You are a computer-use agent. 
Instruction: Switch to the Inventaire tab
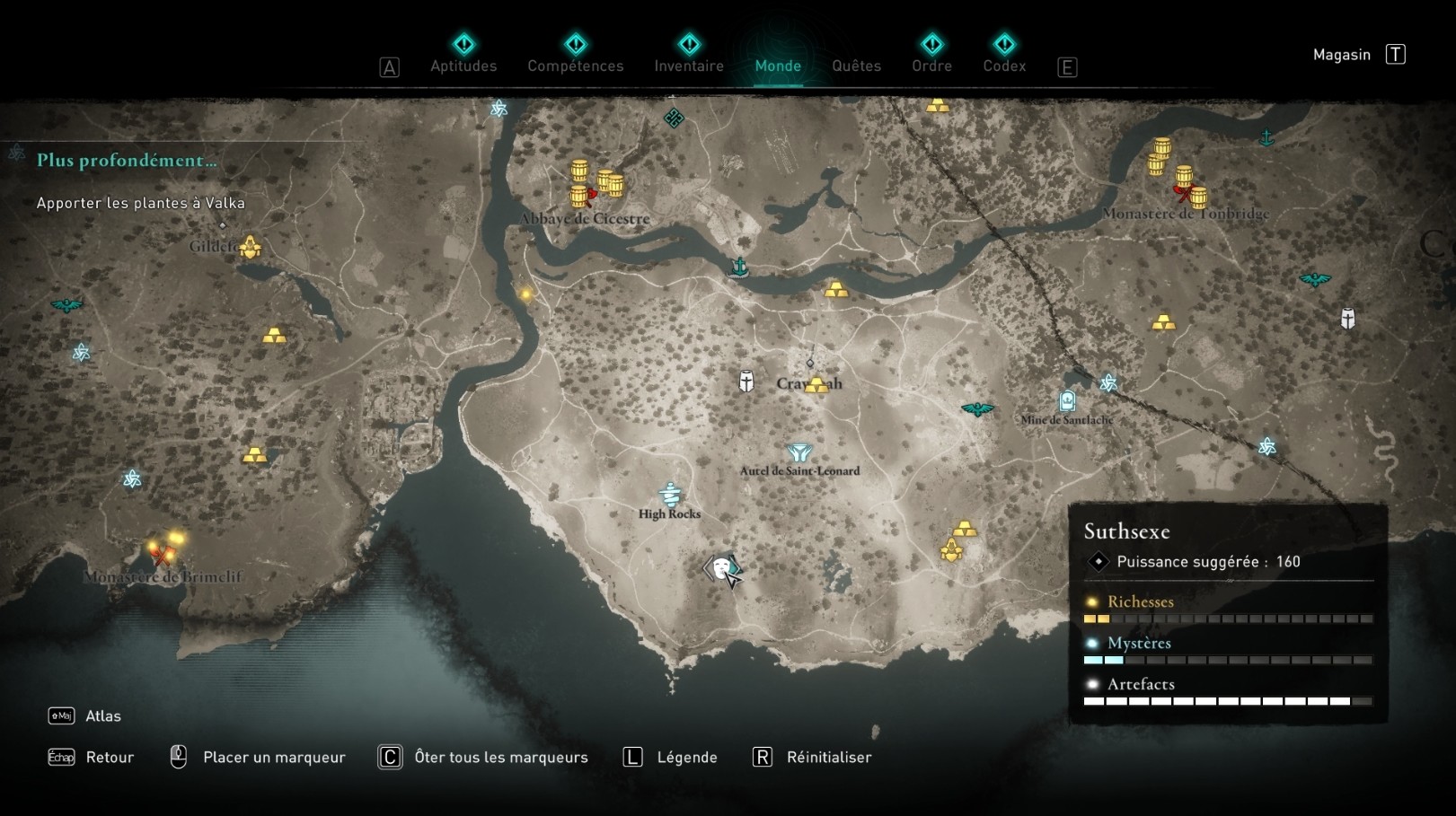(689, 66)
